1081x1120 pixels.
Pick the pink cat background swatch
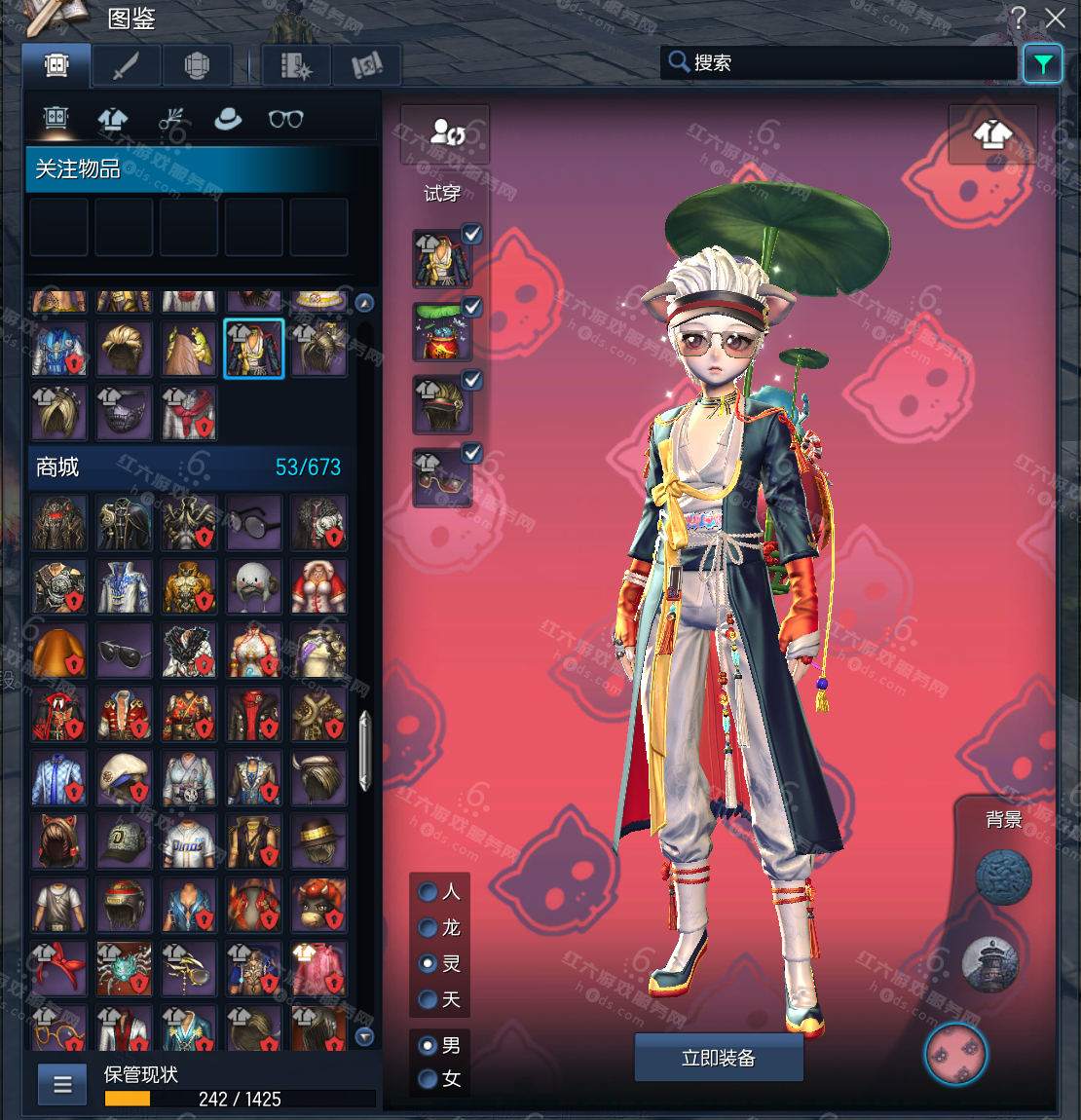pos(955,1054)
